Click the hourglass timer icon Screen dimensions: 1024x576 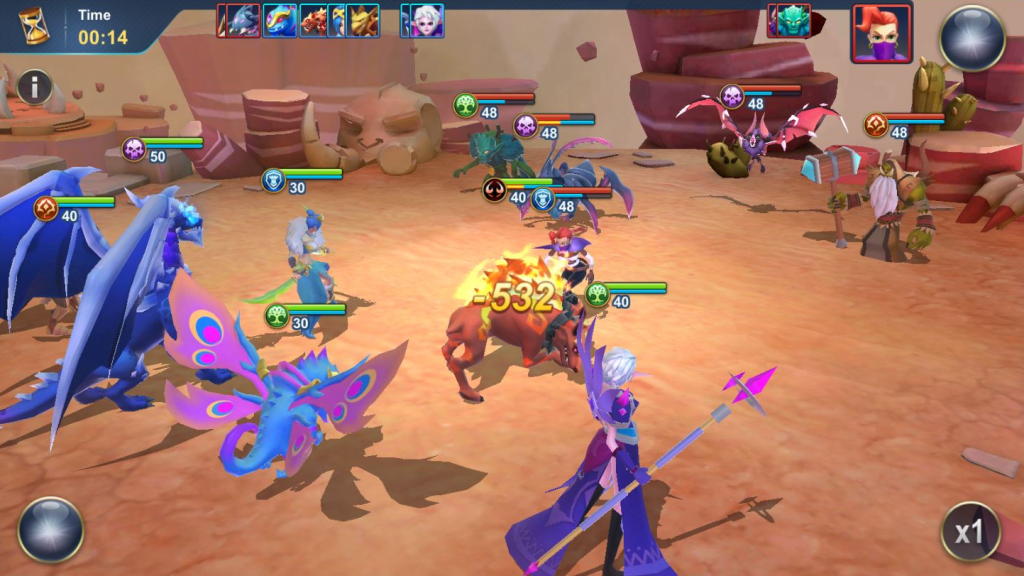[x=35, y=27]
